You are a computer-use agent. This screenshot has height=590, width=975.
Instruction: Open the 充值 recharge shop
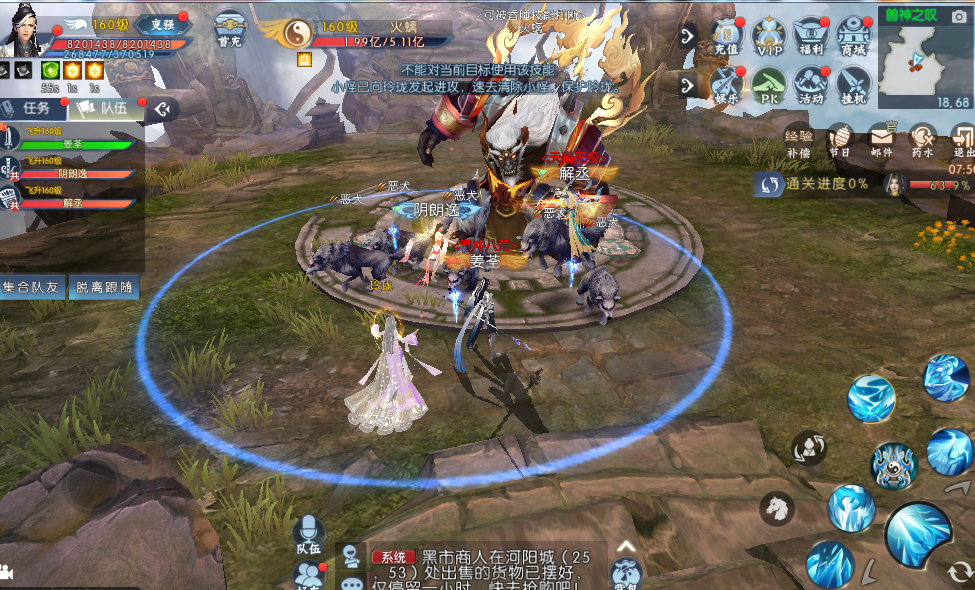pyautogui.click(x=727, y=37)
